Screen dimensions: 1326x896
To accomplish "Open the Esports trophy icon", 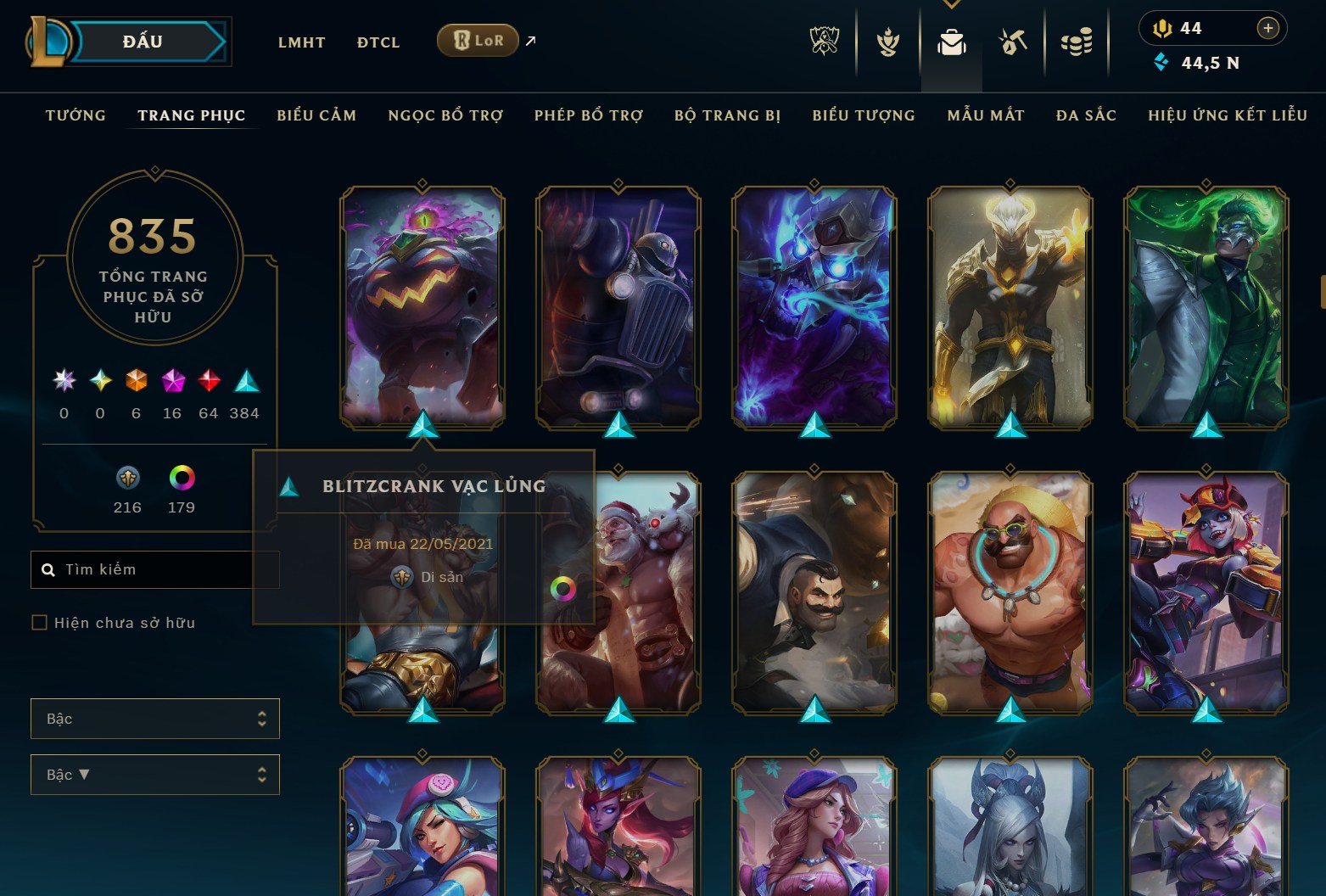I will click(824, 41).
